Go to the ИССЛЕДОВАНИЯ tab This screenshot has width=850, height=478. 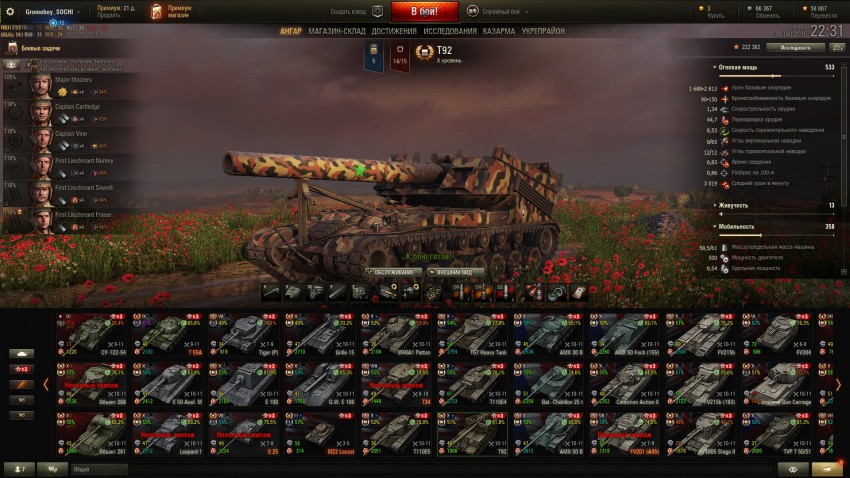(449, 31)
